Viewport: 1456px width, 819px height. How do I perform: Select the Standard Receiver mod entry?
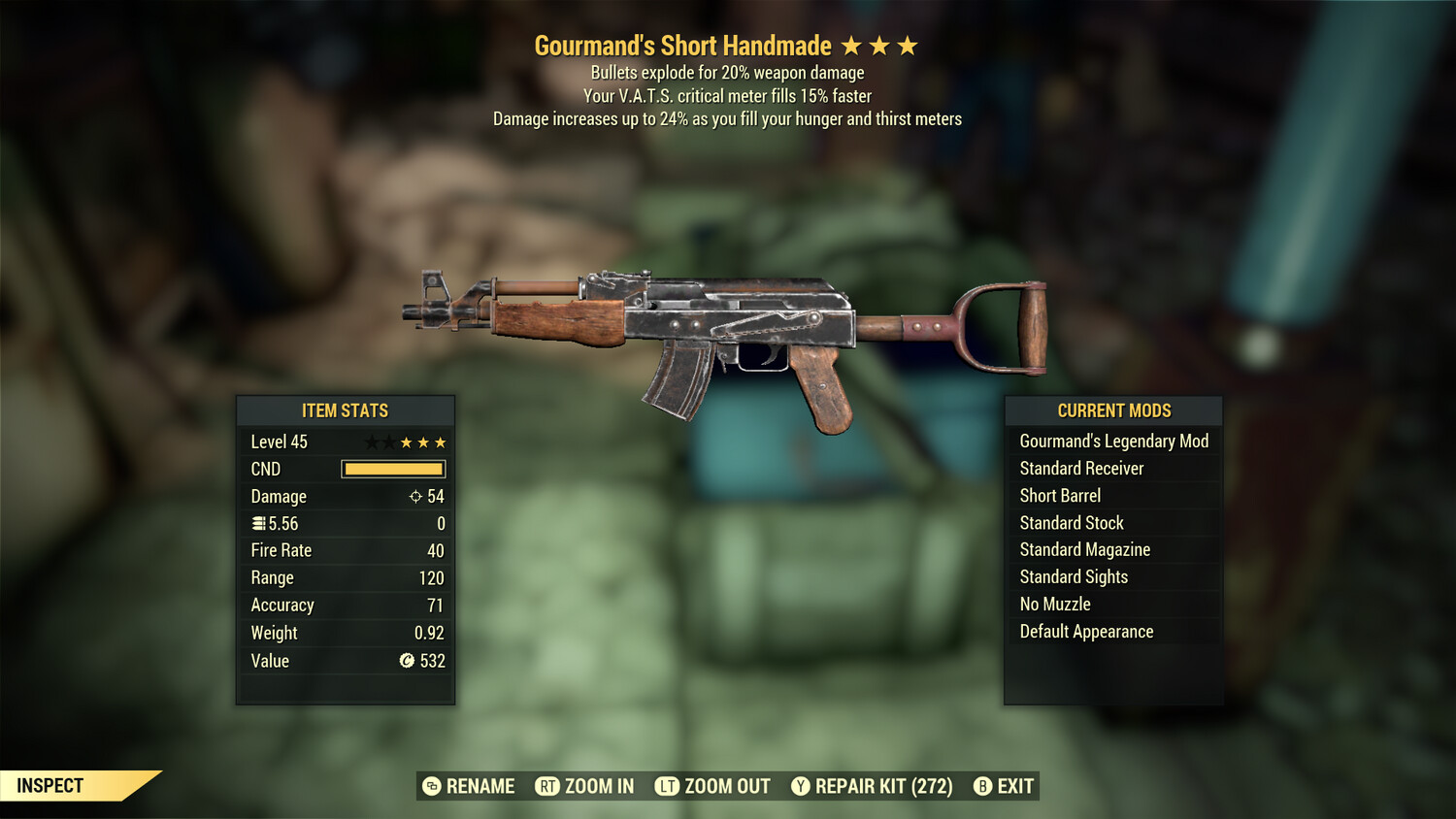tap(1081, 469)
